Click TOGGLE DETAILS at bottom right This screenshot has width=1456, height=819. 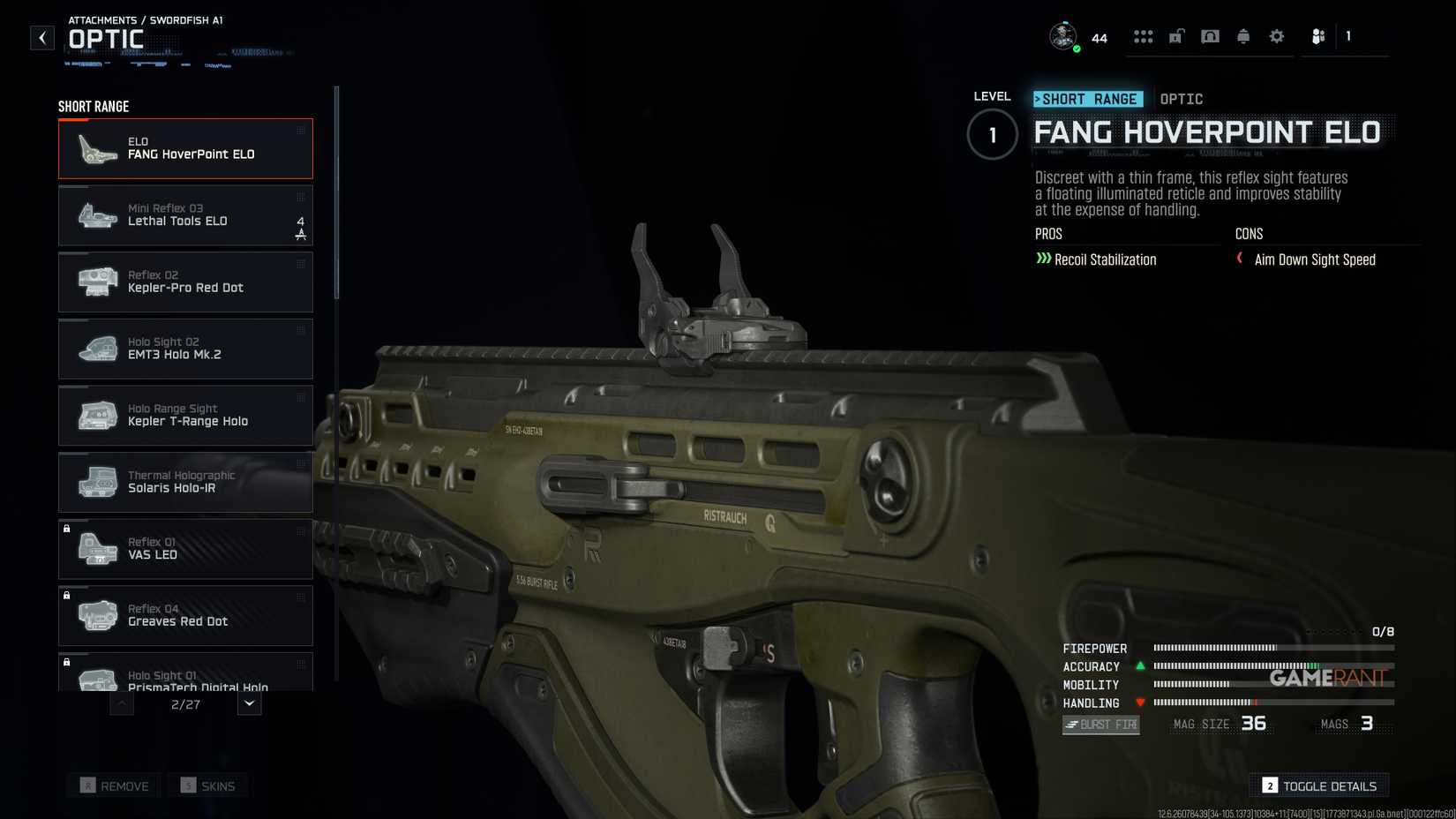click(1318, 785)
